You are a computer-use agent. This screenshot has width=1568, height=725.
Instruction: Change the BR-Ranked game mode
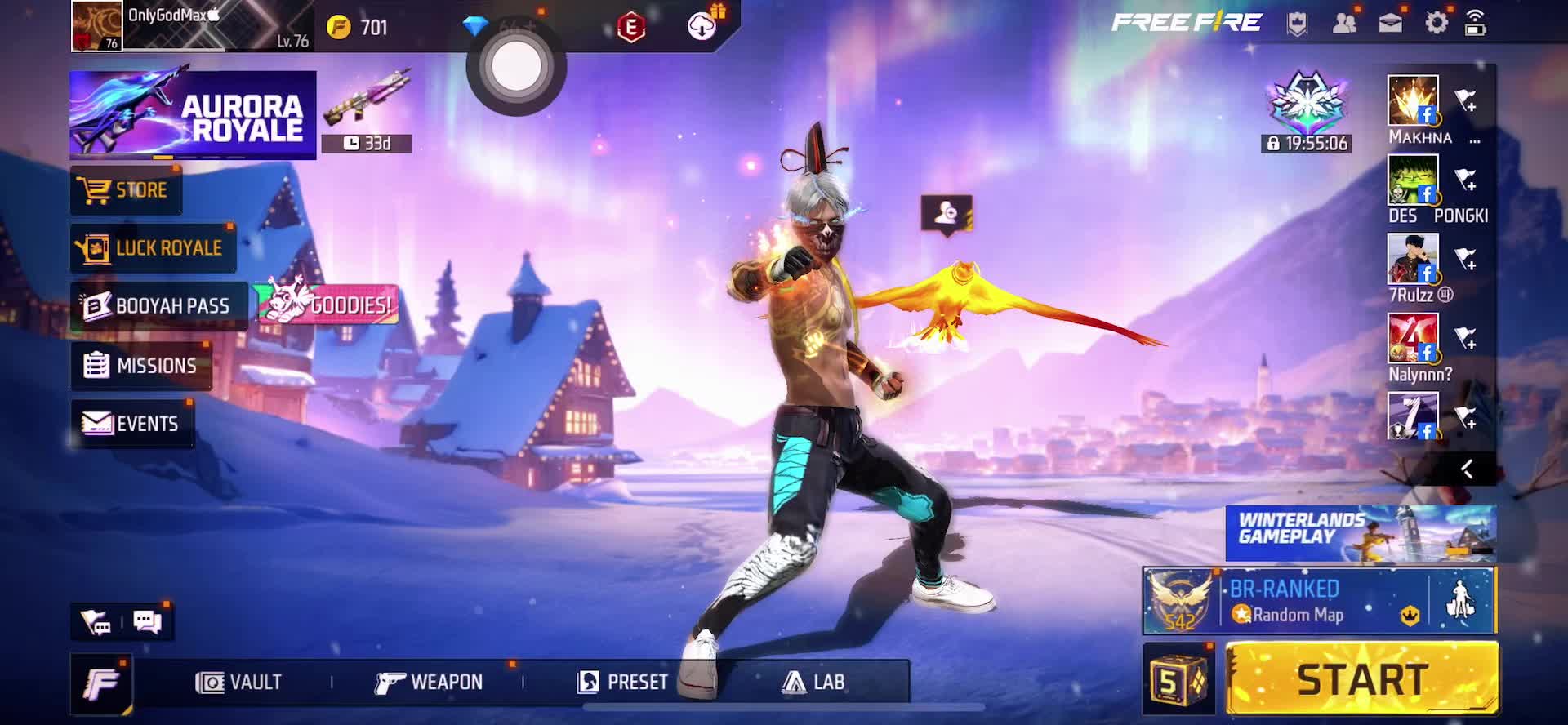click(1285, 602)
